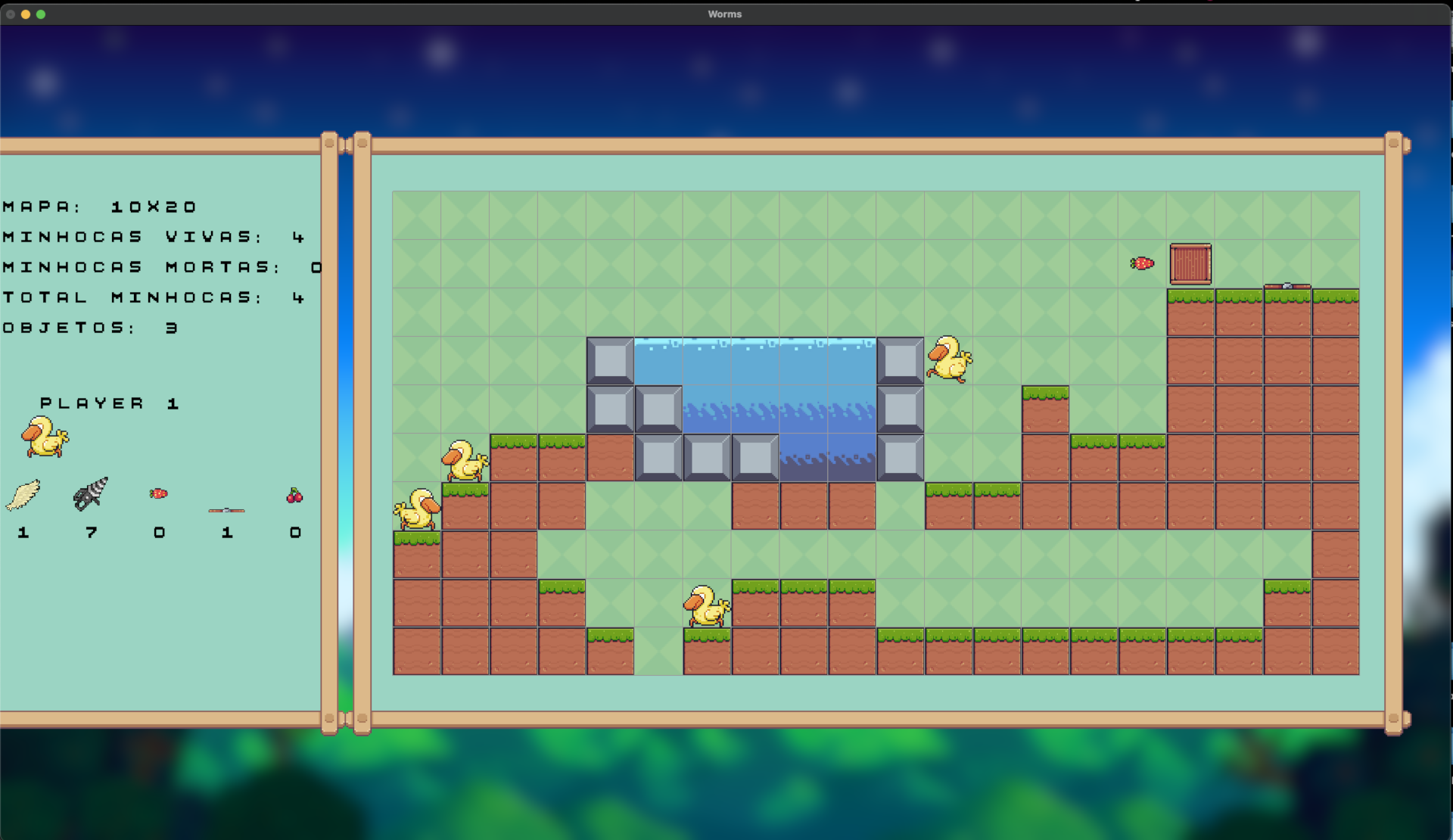Choose the drill tool icon
The height and width of the screenshot is (840, 1453).
[91, 494]
